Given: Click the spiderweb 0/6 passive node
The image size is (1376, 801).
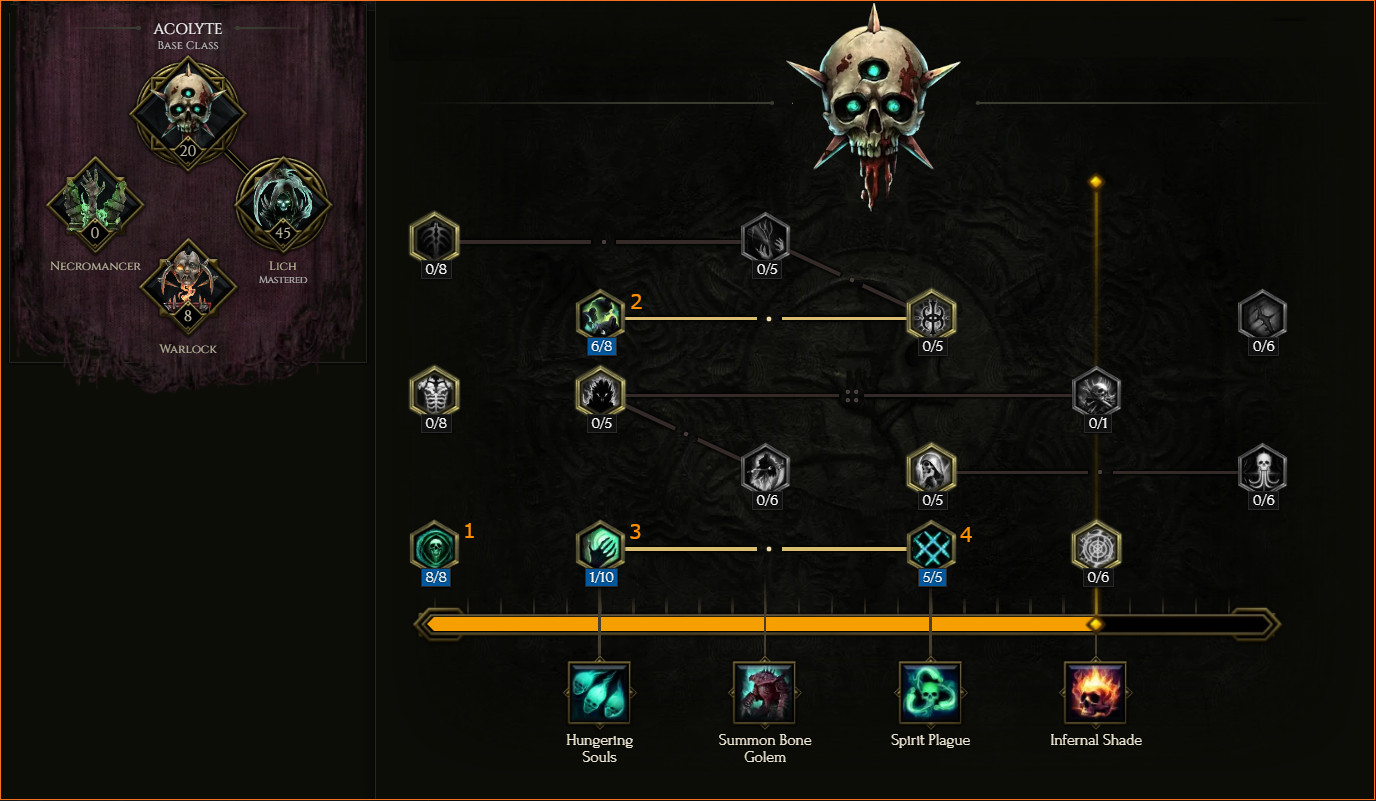Looking at the screenshot, I should click(x=1097, y=547).
